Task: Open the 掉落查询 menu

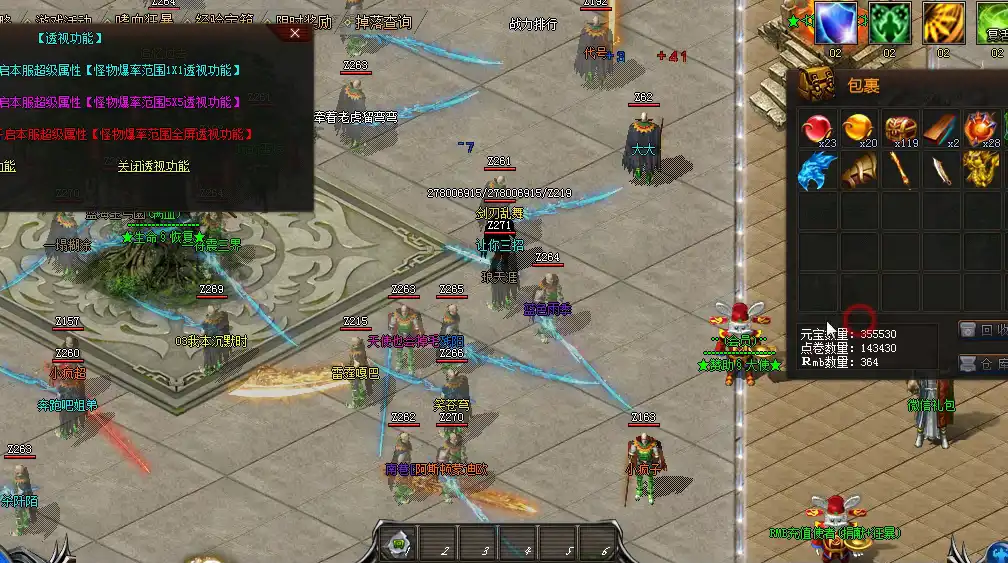Action: (383, 22)
